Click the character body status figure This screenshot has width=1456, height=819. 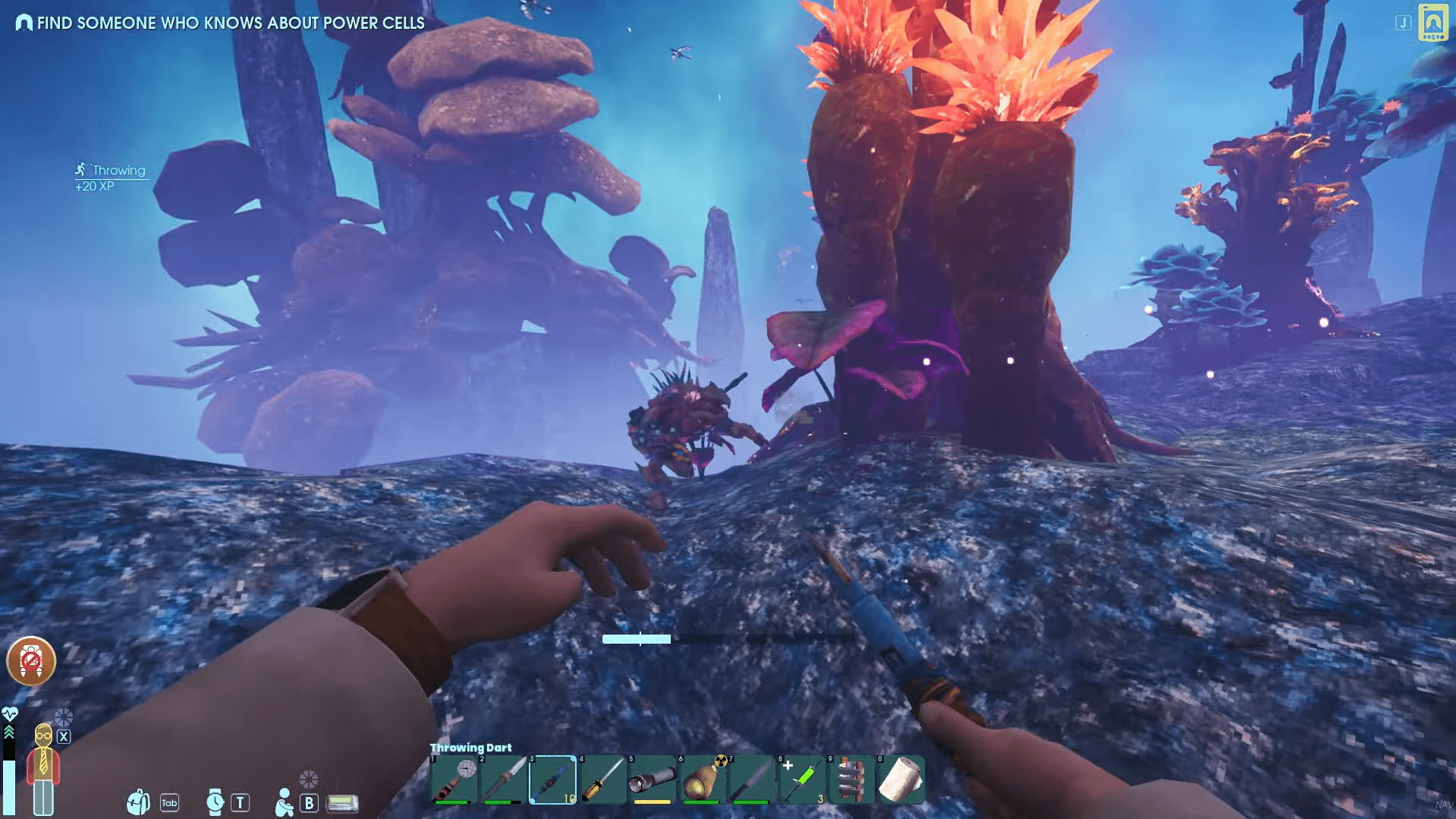[43, 768]
